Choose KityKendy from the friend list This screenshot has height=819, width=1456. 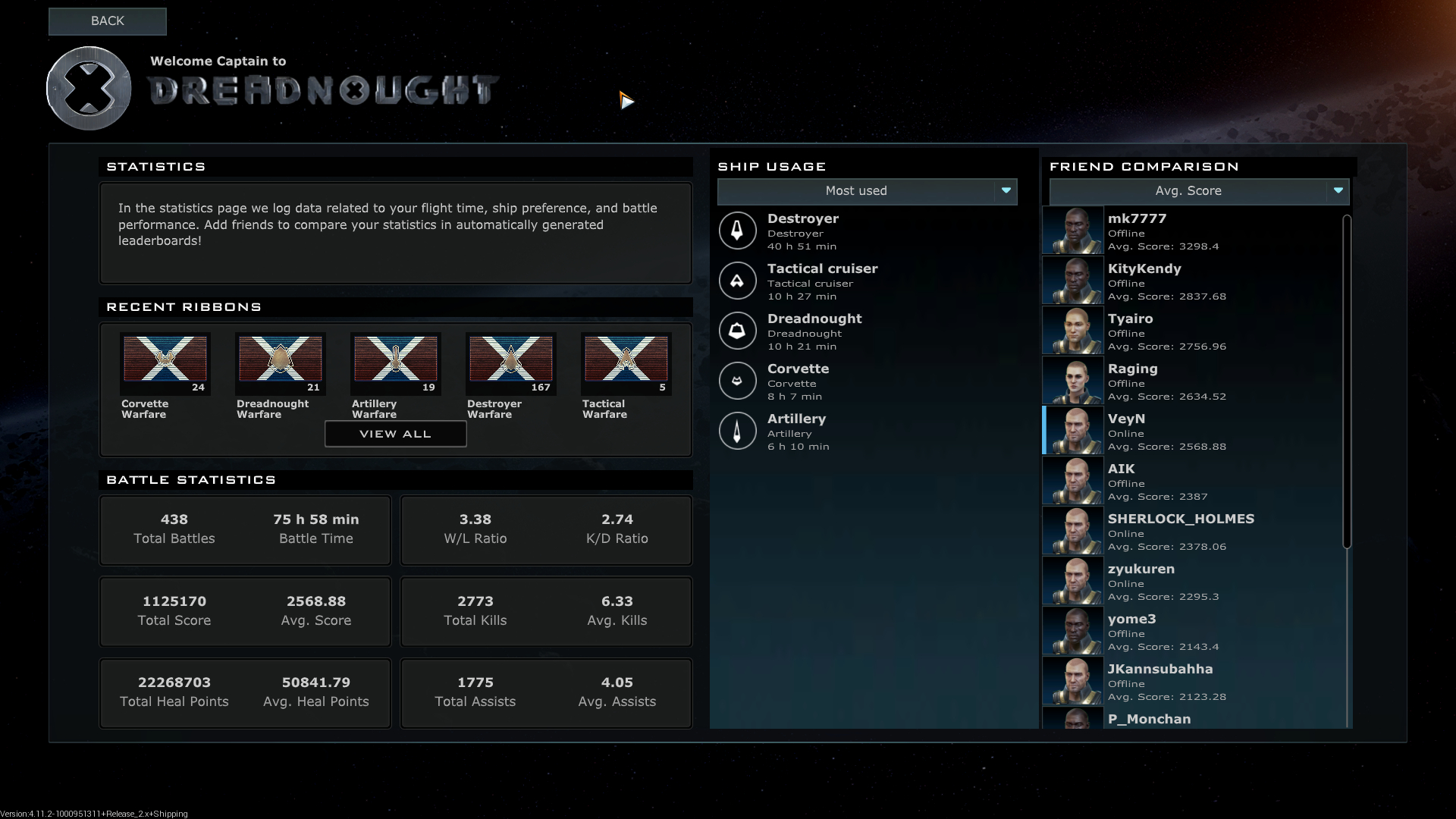tap(1191, 281)
